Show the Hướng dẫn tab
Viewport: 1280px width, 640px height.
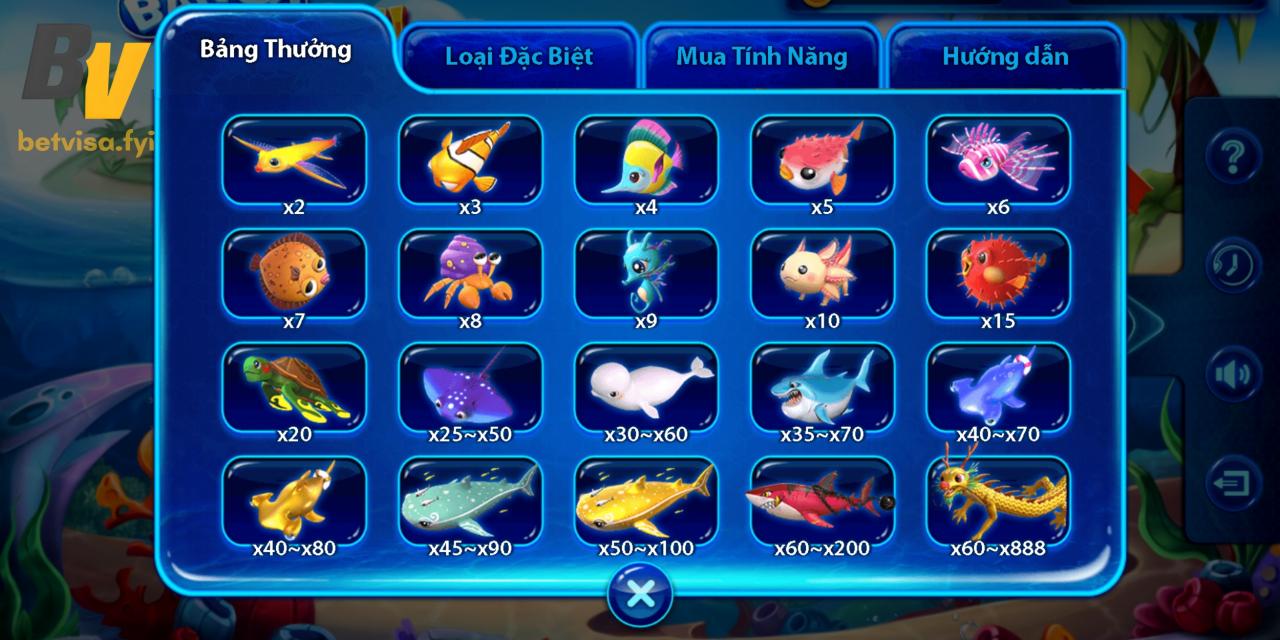(x=1004, y=56)
